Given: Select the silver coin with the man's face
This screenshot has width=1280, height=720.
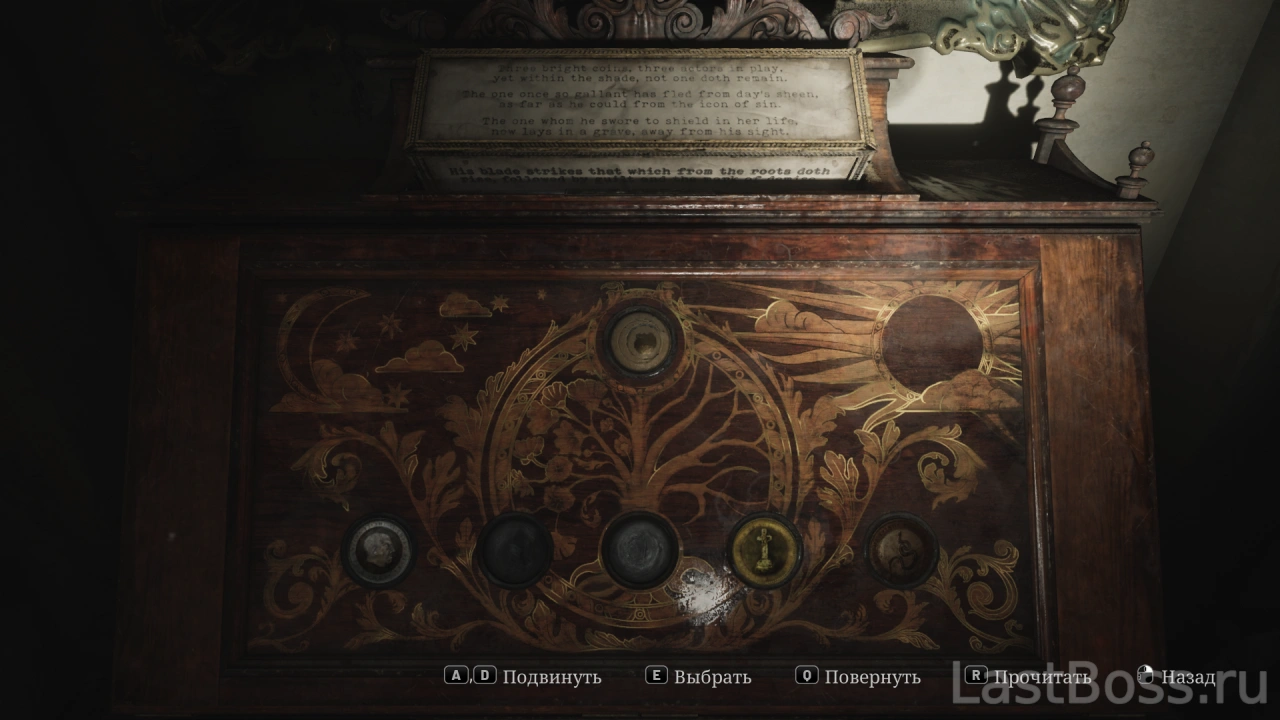Looking at the screenshot, I should click(379, 550).
